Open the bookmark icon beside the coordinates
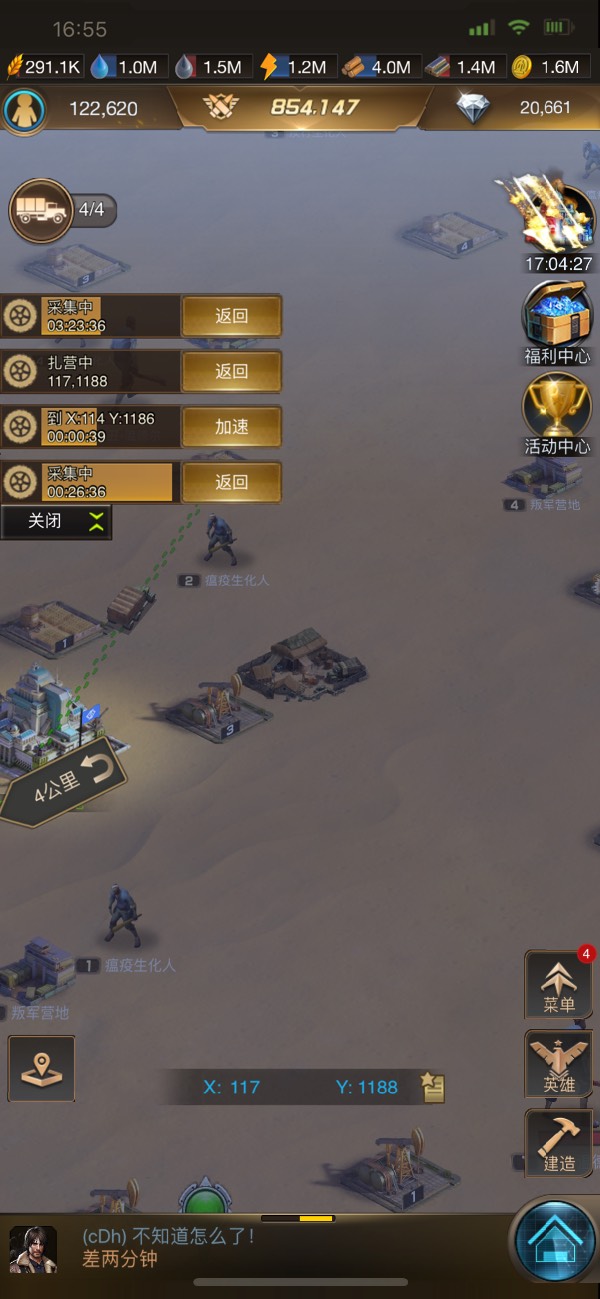Viewport: 600px width, 1299px height. [x=432, y=1087]
